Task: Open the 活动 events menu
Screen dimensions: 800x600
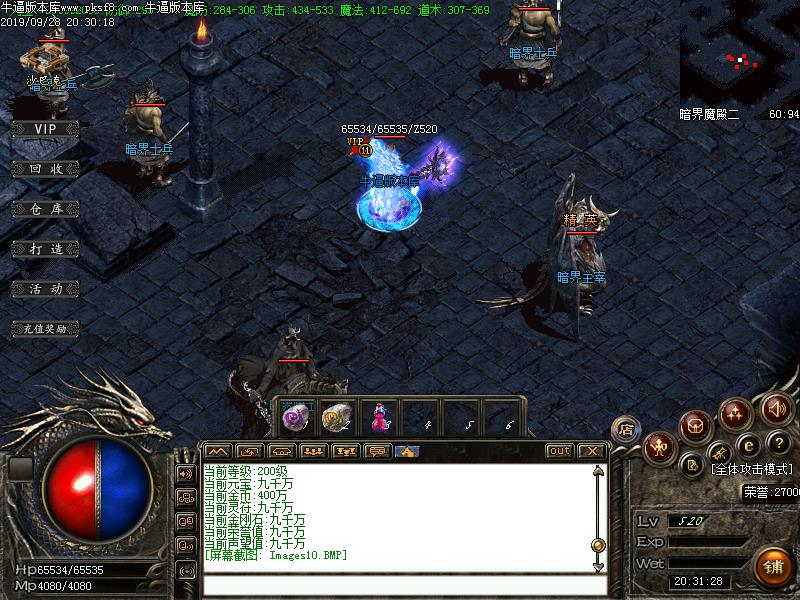Action: 44,288
